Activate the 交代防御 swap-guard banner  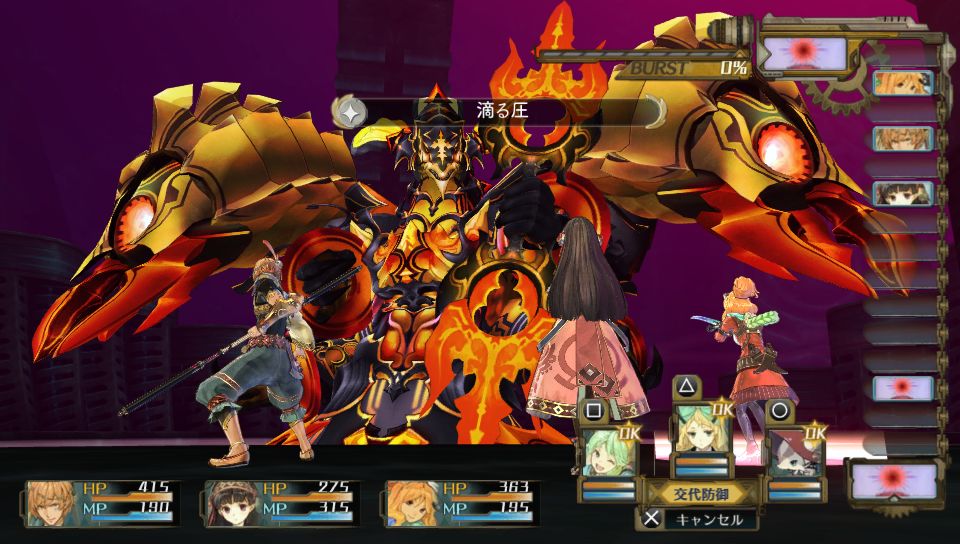click(700, 491)
